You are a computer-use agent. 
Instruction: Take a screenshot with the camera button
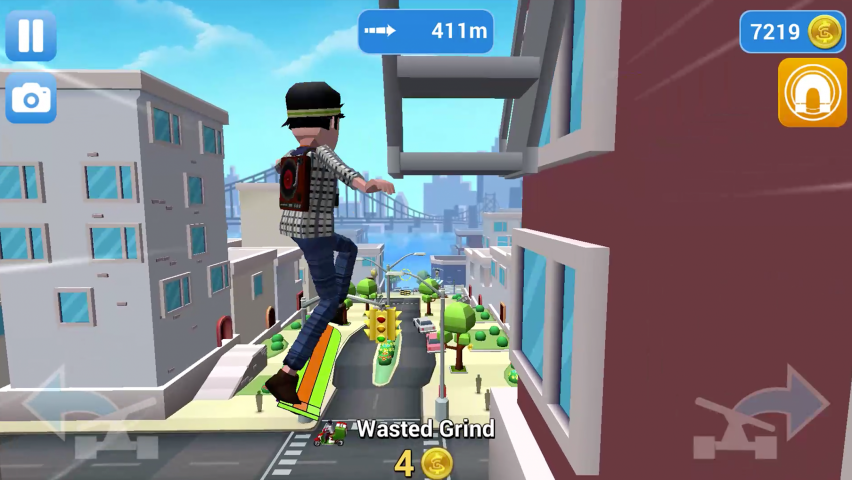(31, 98)
